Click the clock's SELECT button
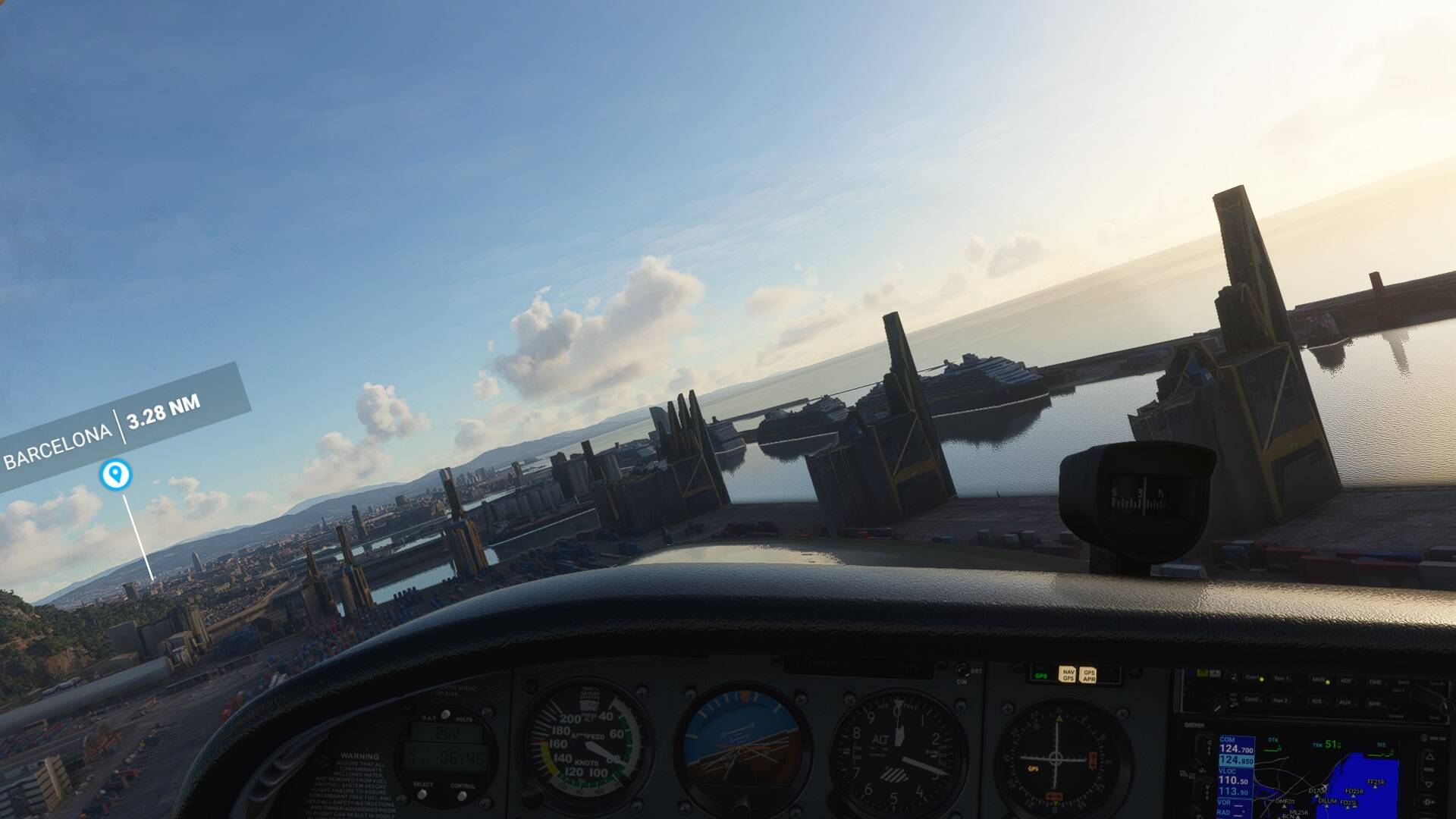This screenshot has width=1456, height=819. [x=423, y=793]
